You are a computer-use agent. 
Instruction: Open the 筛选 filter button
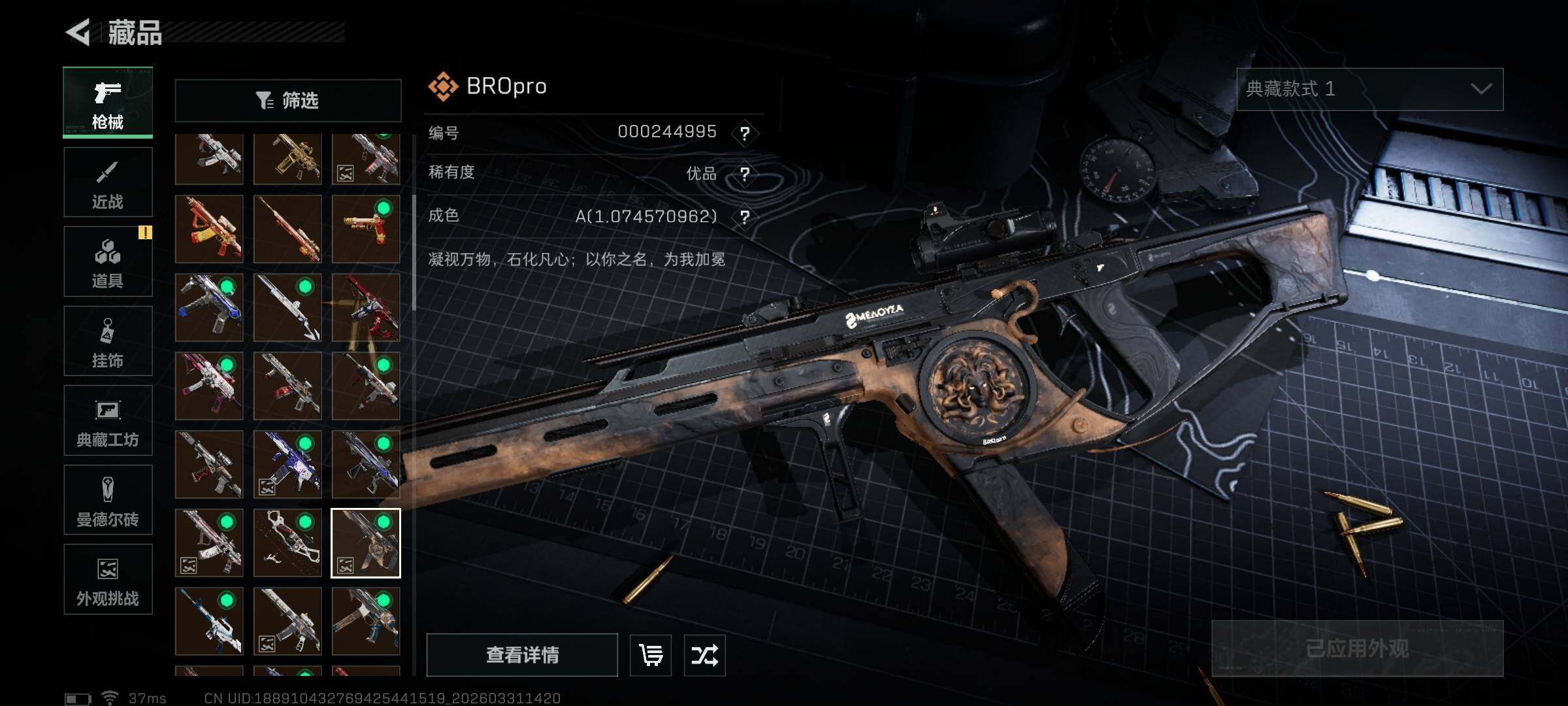click(x=287, y=101)
